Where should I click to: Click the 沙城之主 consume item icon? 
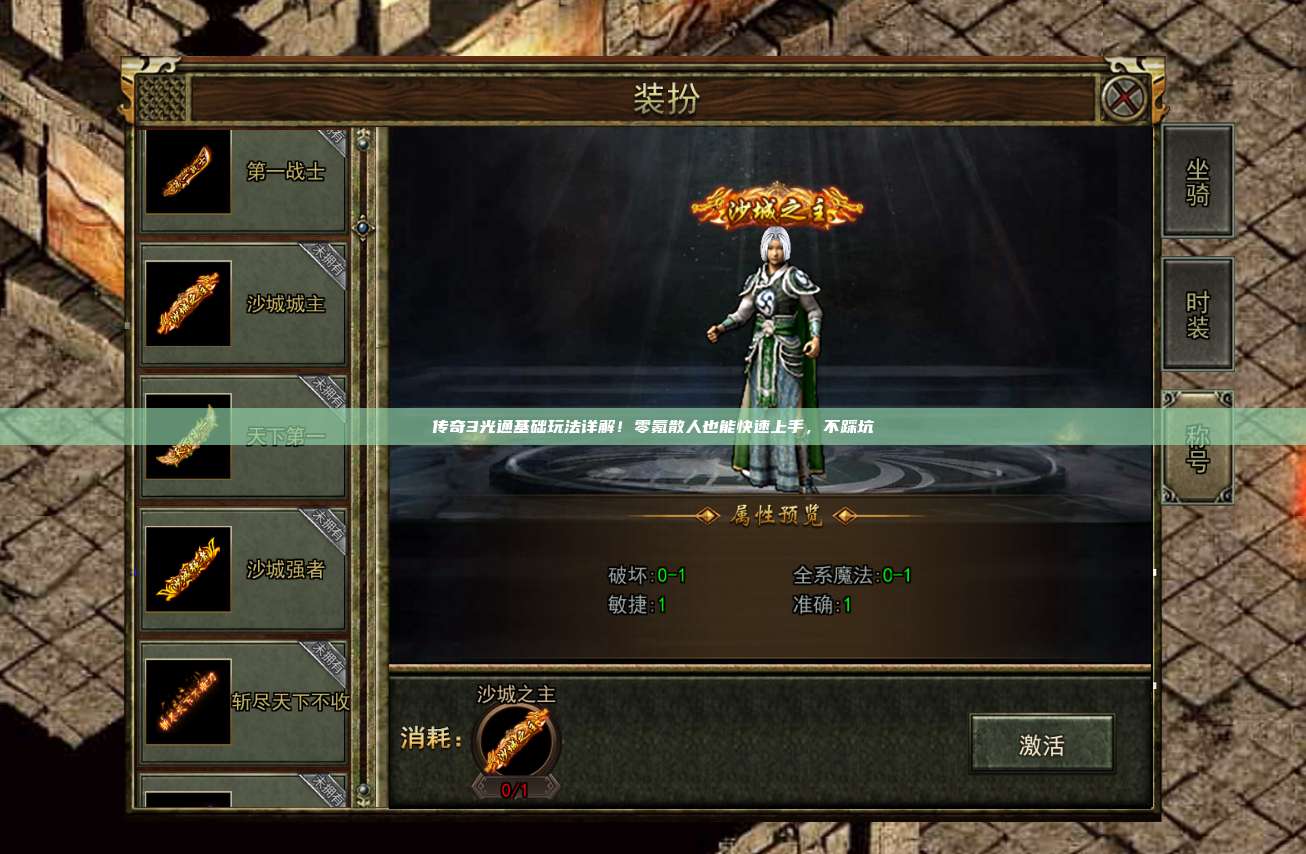coord(516,743)
